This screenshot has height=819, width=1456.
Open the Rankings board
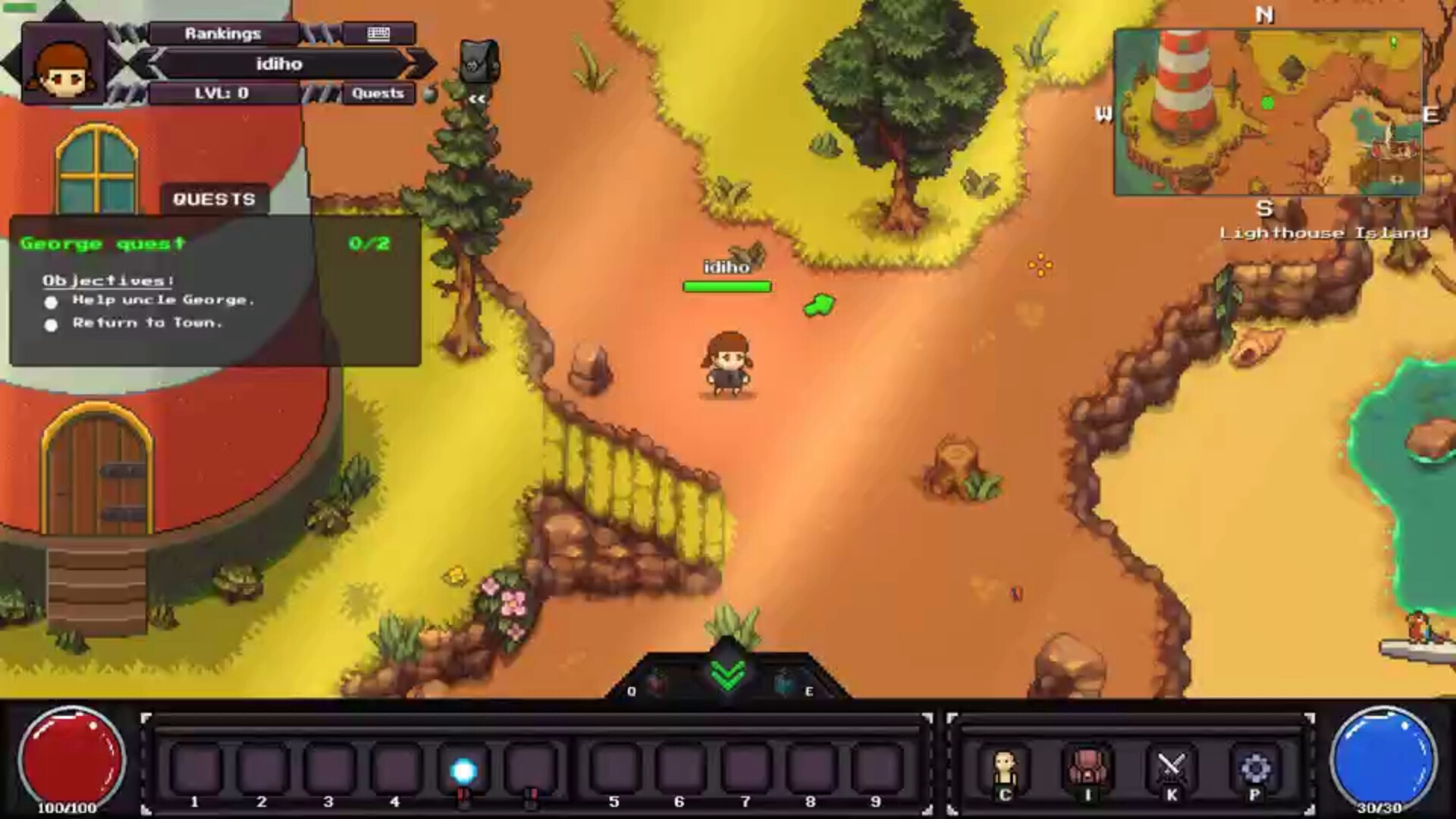click(222, 33)
